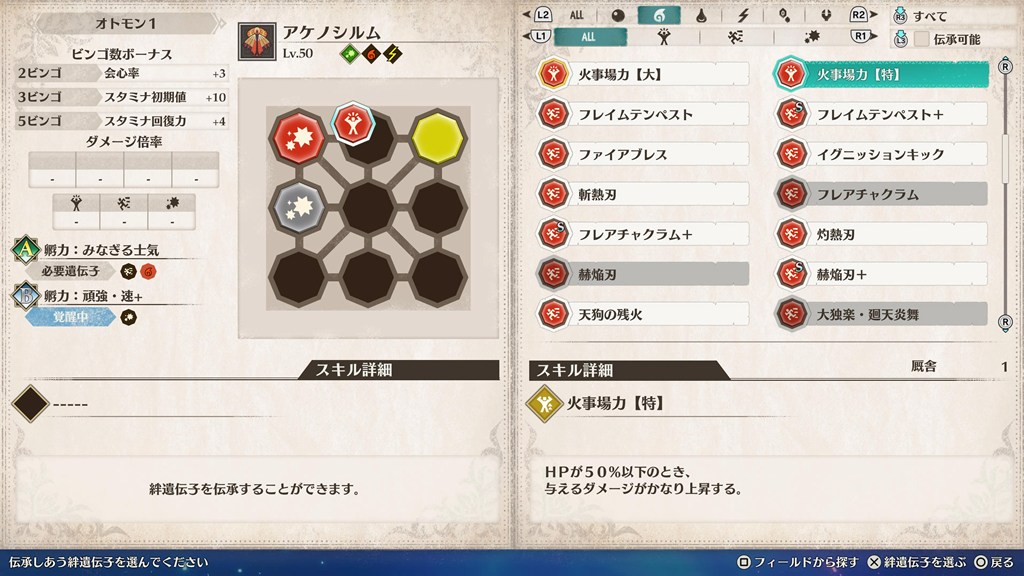
Task: Pick the 大独楽・廻天炎舞 gene
Action: click(881, 314)
